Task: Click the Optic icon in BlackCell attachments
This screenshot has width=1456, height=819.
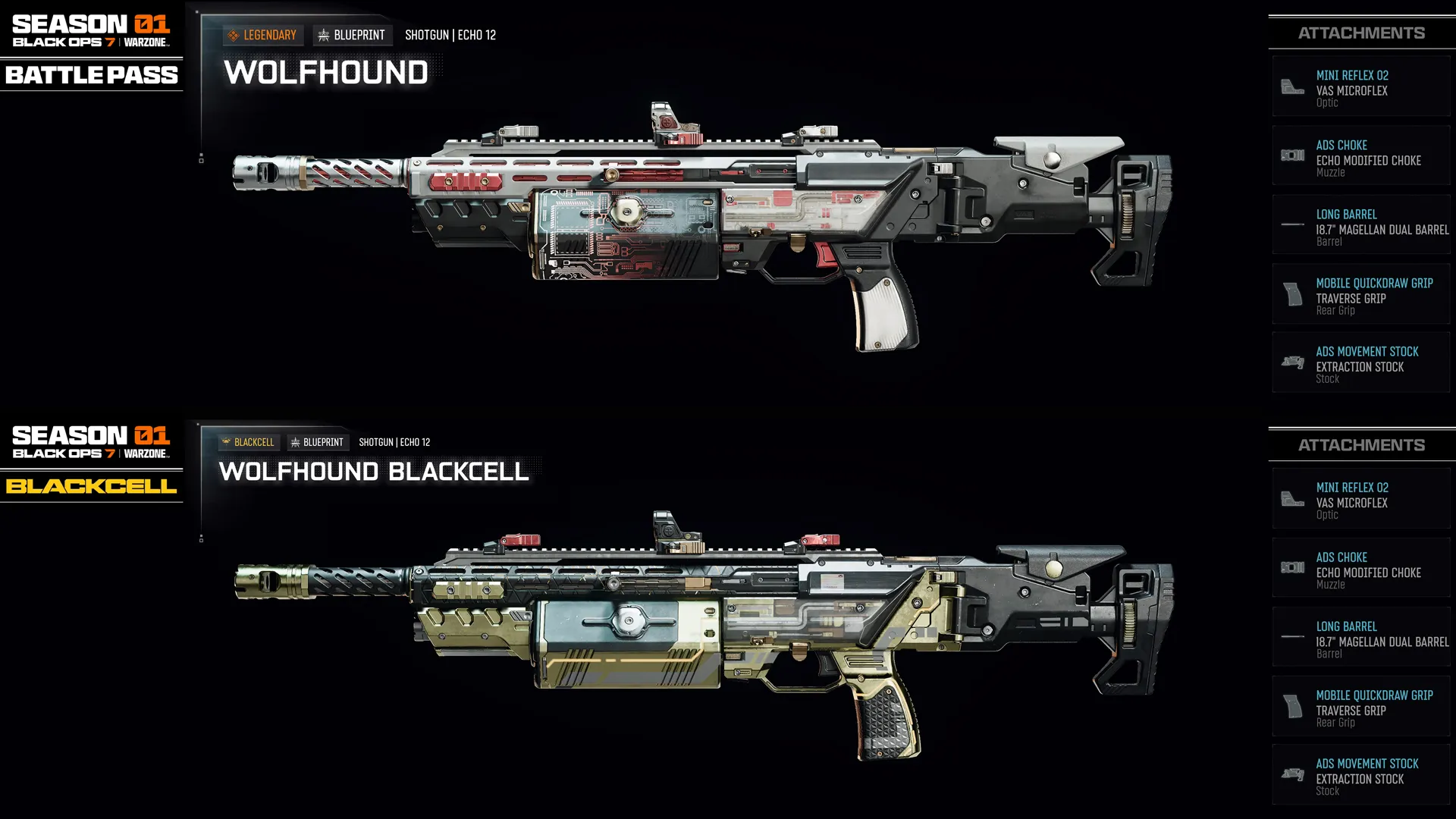Action: pos(1292,498)
